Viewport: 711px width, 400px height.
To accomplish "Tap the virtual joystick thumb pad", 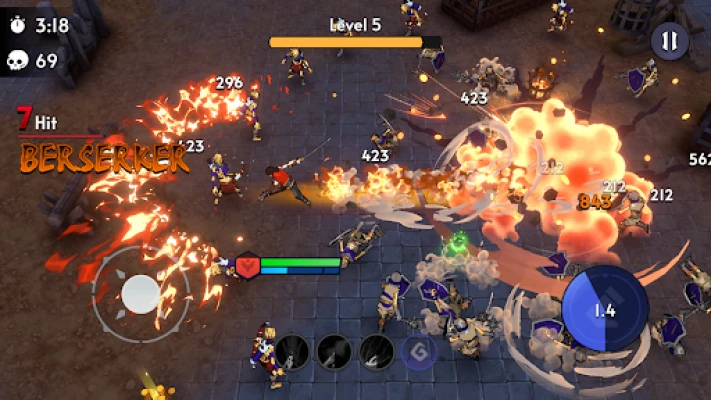I will click(141, 293).
